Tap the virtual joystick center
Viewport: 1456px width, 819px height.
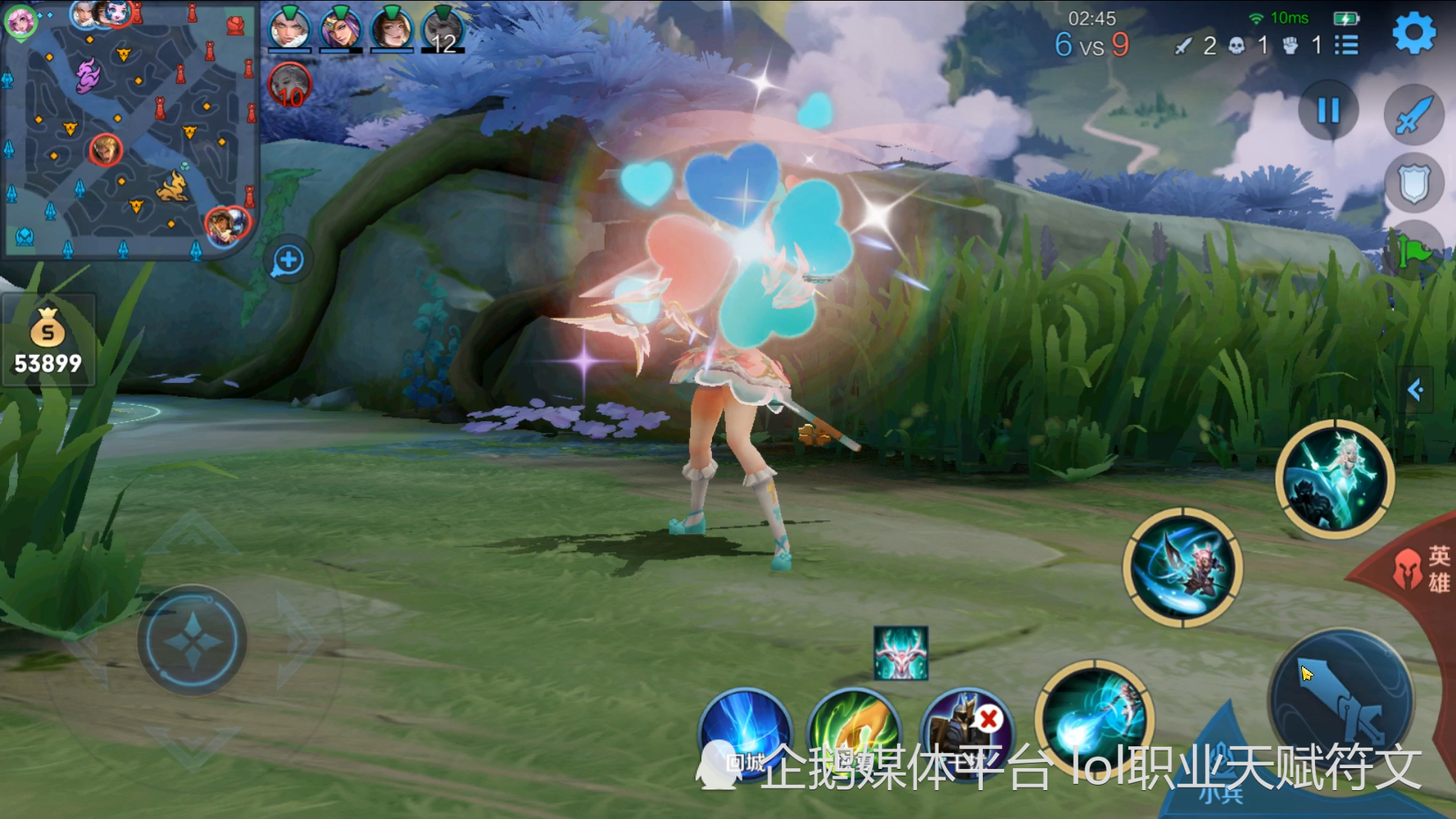192,641
